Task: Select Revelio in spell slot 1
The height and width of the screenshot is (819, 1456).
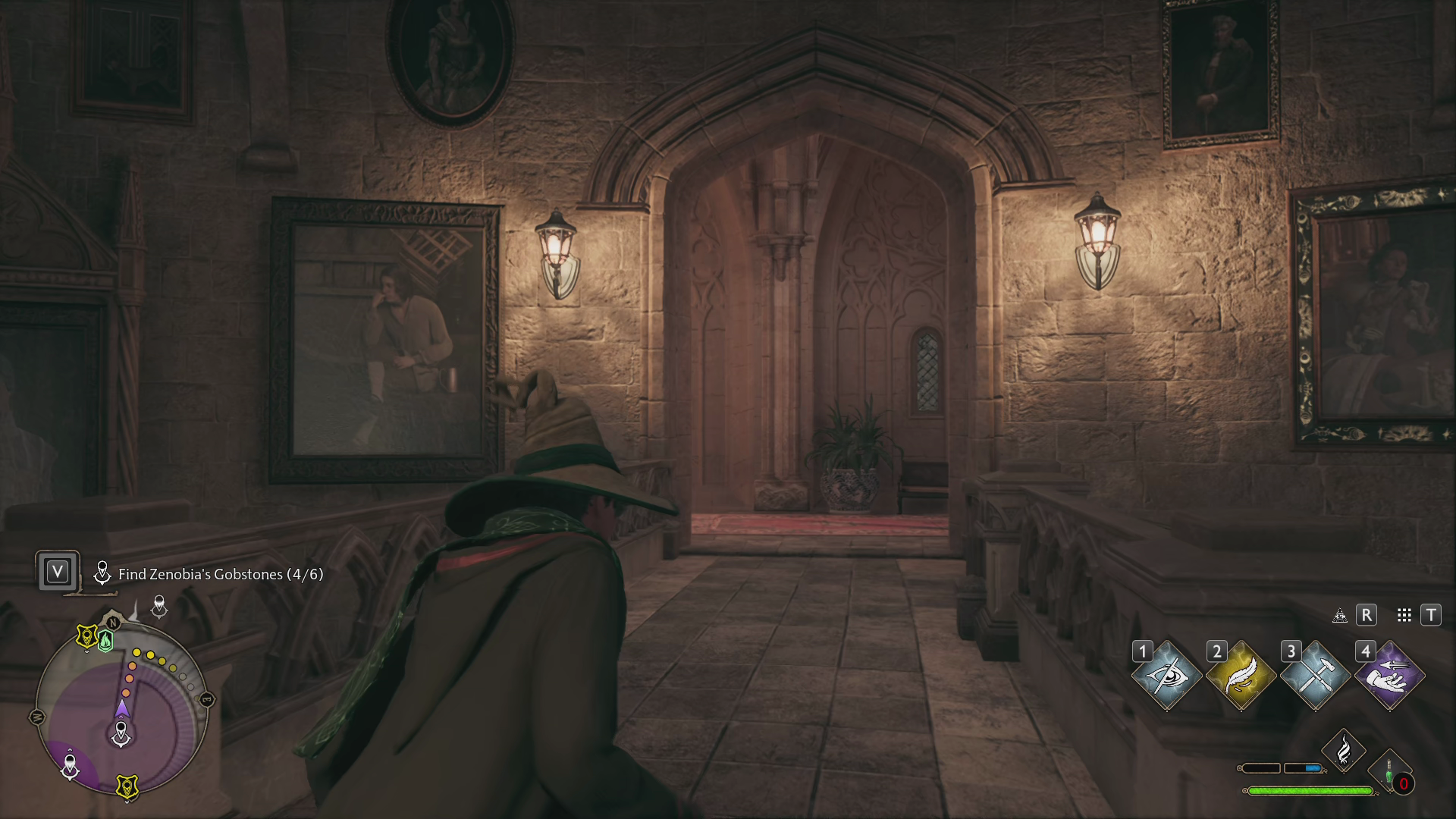Action: point(1169,677)
